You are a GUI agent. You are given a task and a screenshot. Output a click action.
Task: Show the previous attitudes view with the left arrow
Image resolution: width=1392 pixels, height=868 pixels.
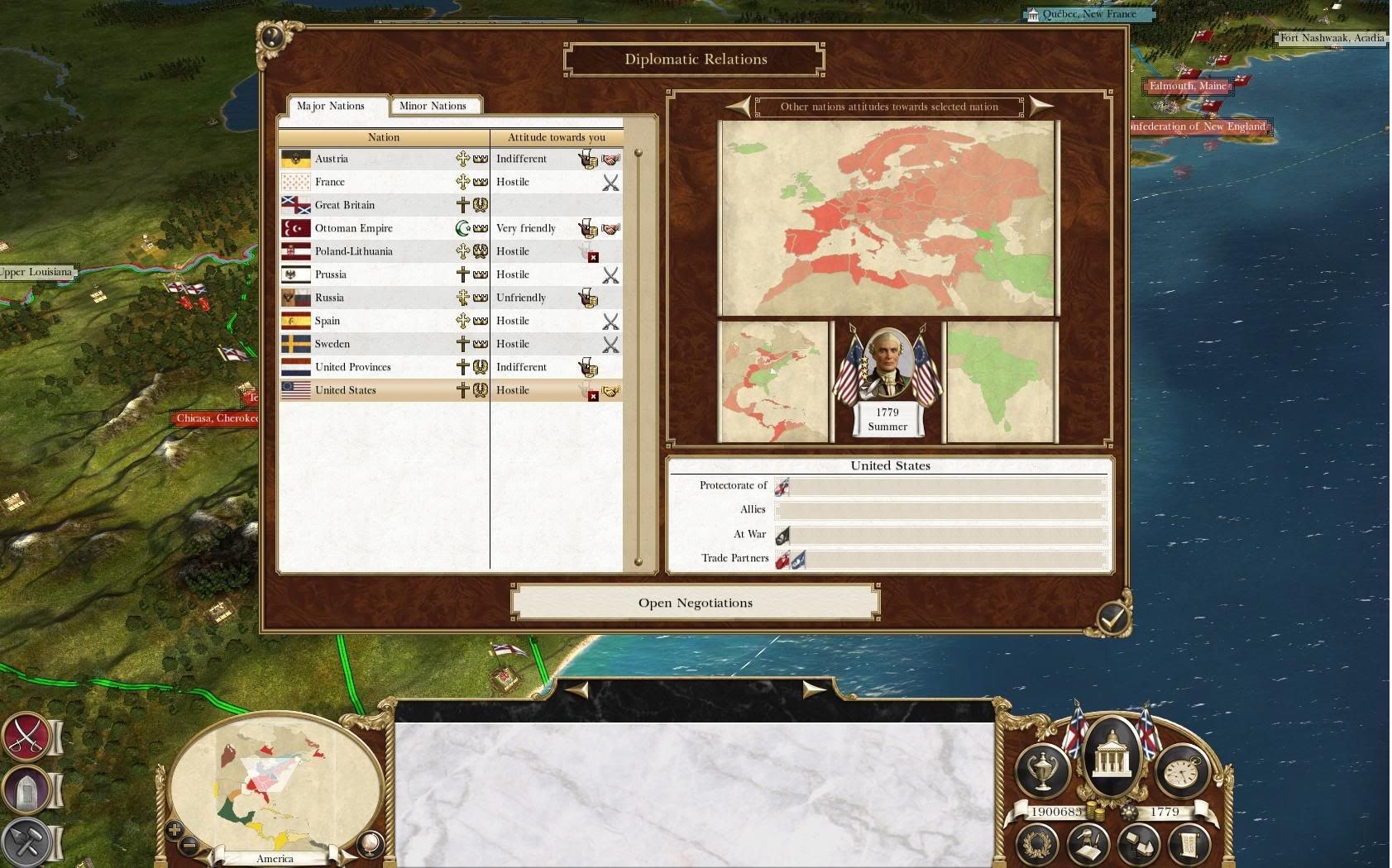tap(739, 106)
